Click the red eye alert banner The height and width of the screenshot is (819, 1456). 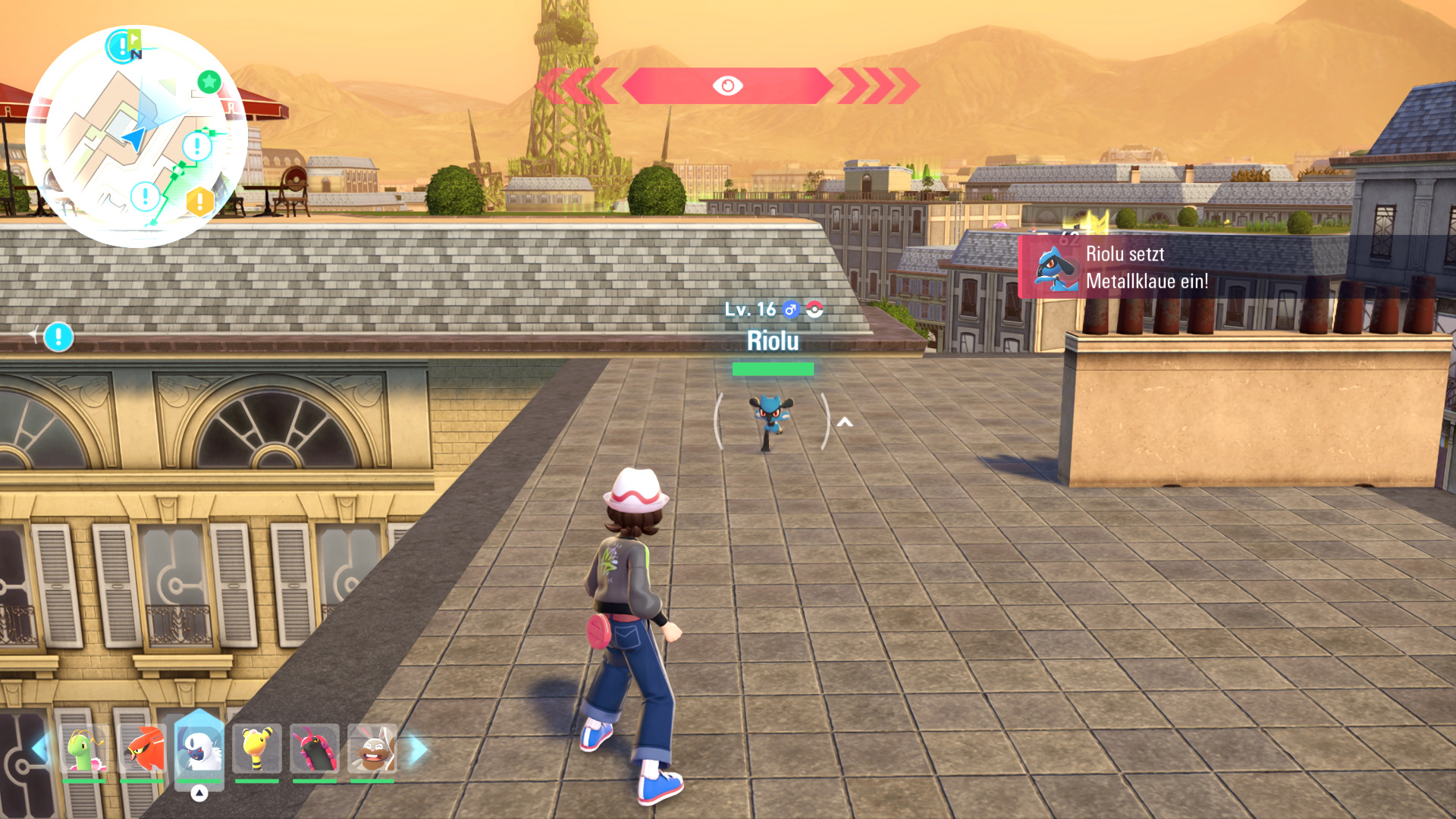click(x=727, y=86)
